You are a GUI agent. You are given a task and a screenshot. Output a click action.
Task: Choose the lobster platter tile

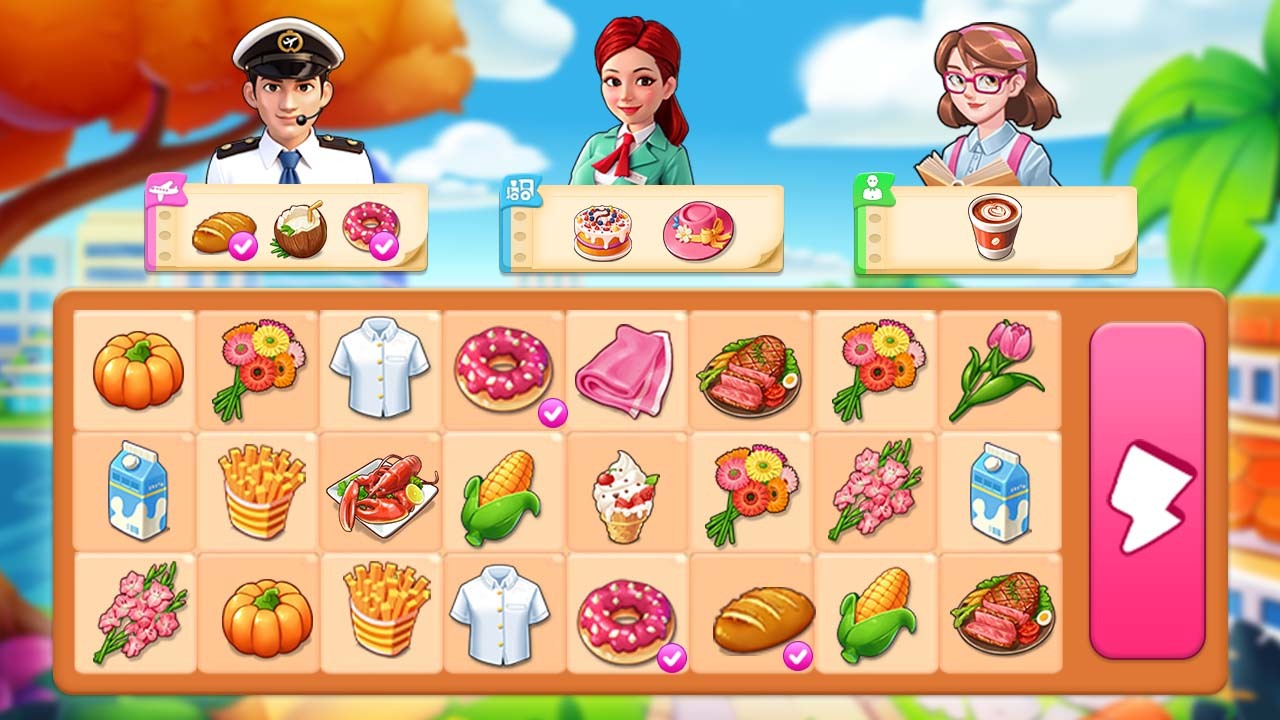381,493
